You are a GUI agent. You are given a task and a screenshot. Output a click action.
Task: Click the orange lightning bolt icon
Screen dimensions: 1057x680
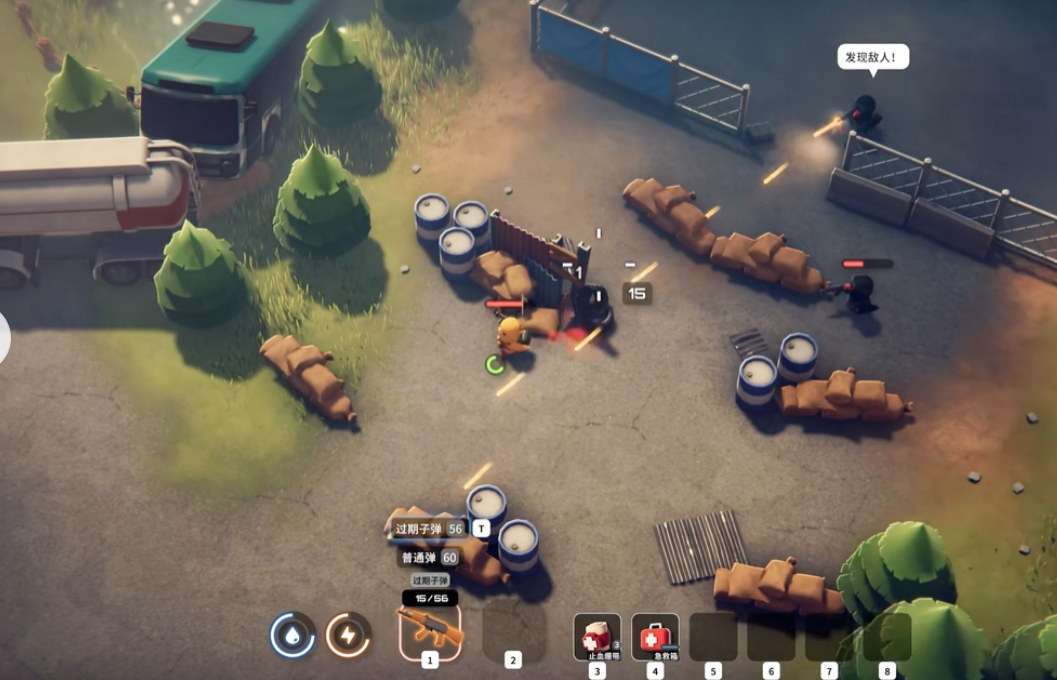(x=348, y=635)
